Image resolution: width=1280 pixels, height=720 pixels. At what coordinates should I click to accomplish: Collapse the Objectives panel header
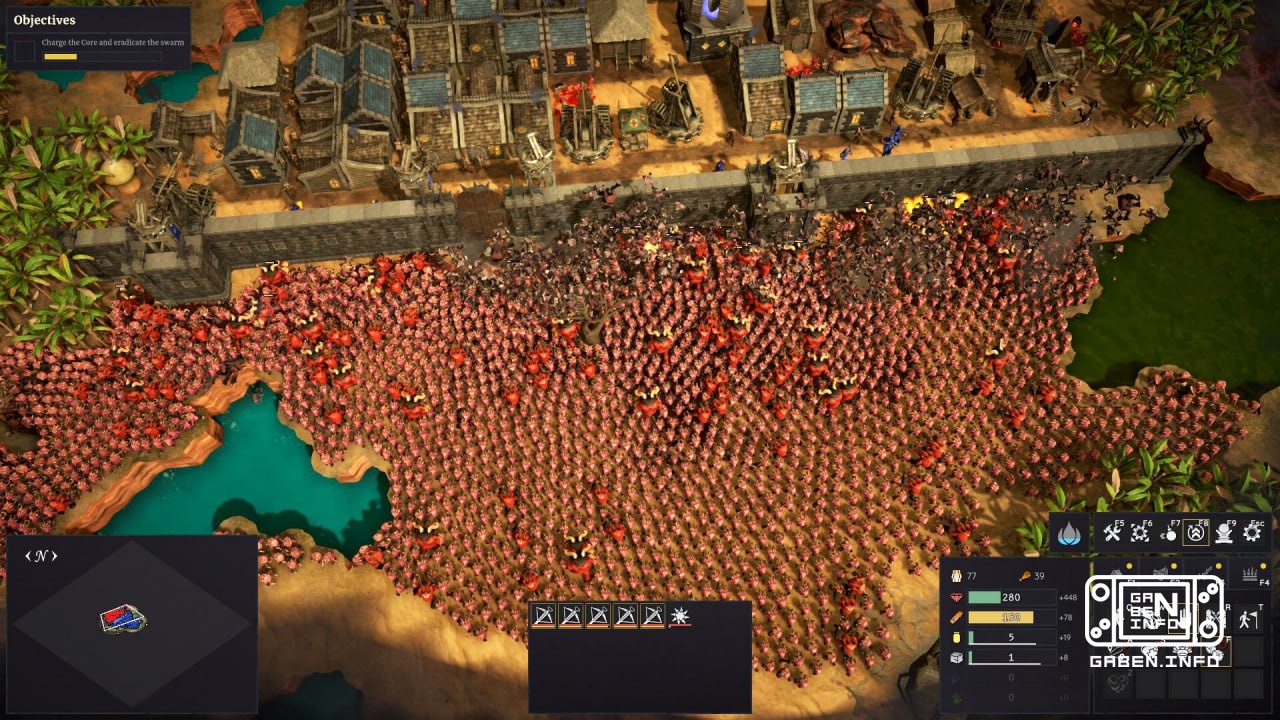(x=47, y=19)
